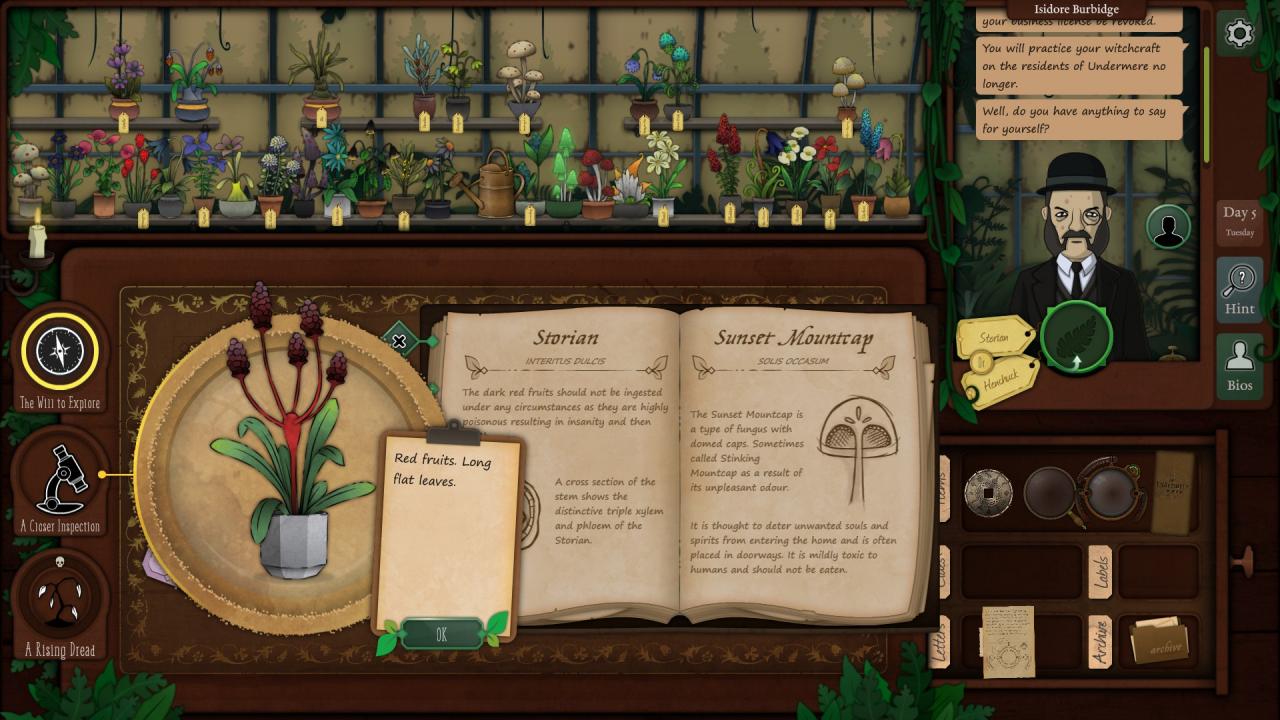
Task: Open the archive folder
Action: [x=1158, y=640]
